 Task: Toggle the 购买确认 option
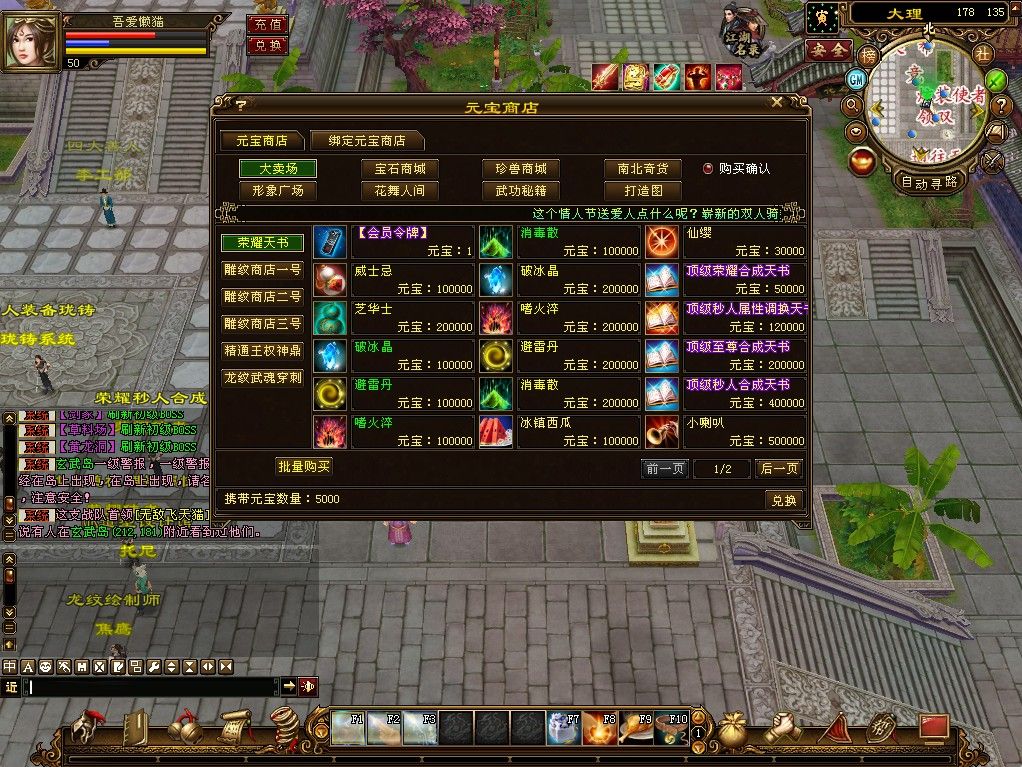pos(708,169)
